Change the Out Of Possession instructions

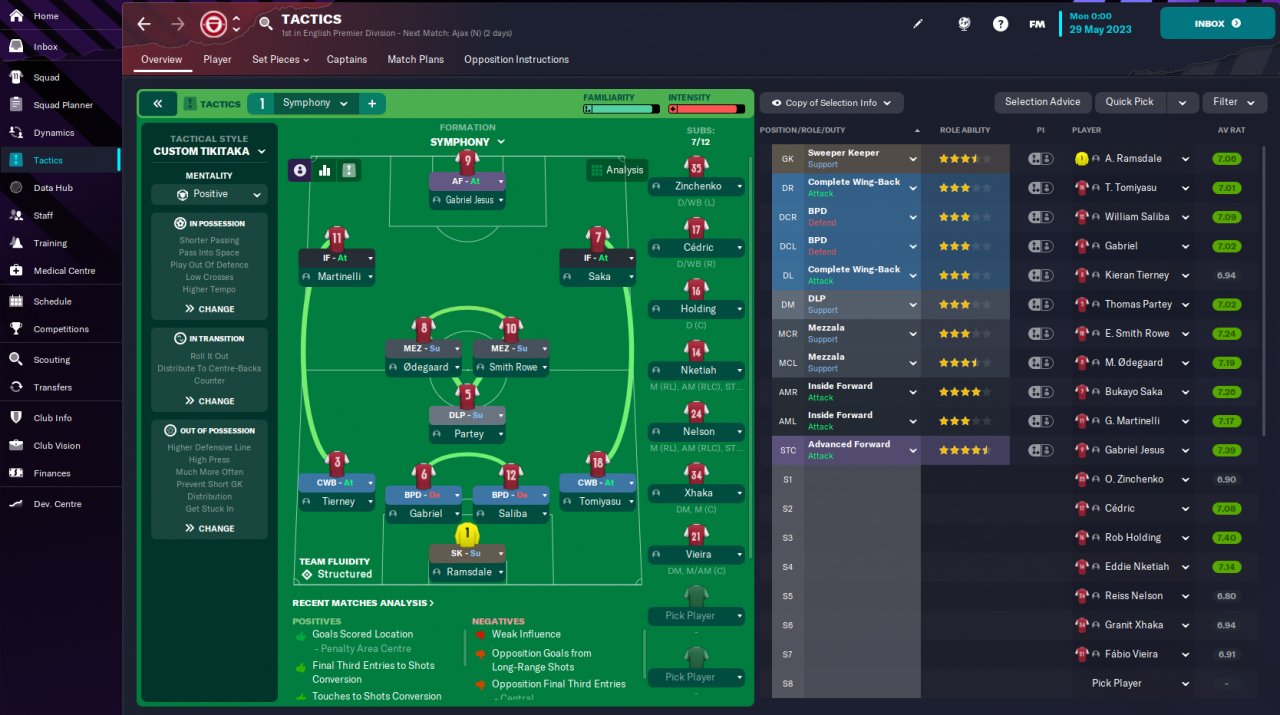tap(209, 528)
